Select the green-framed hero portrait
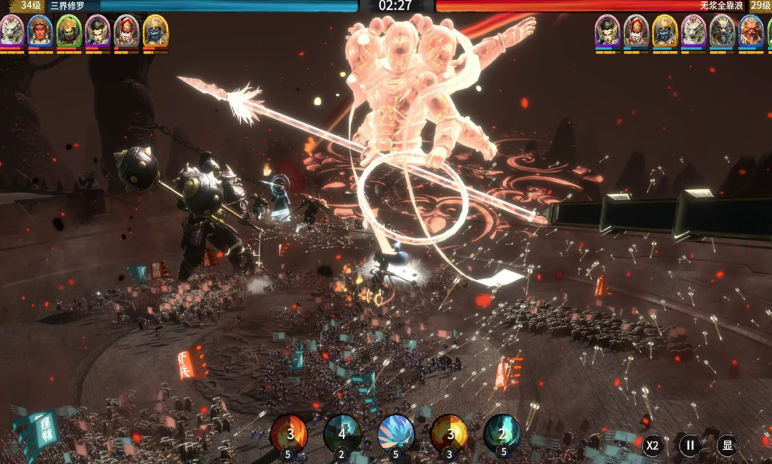Image resolution: width=772 pixels, height=464 pixels. [69, 31]
